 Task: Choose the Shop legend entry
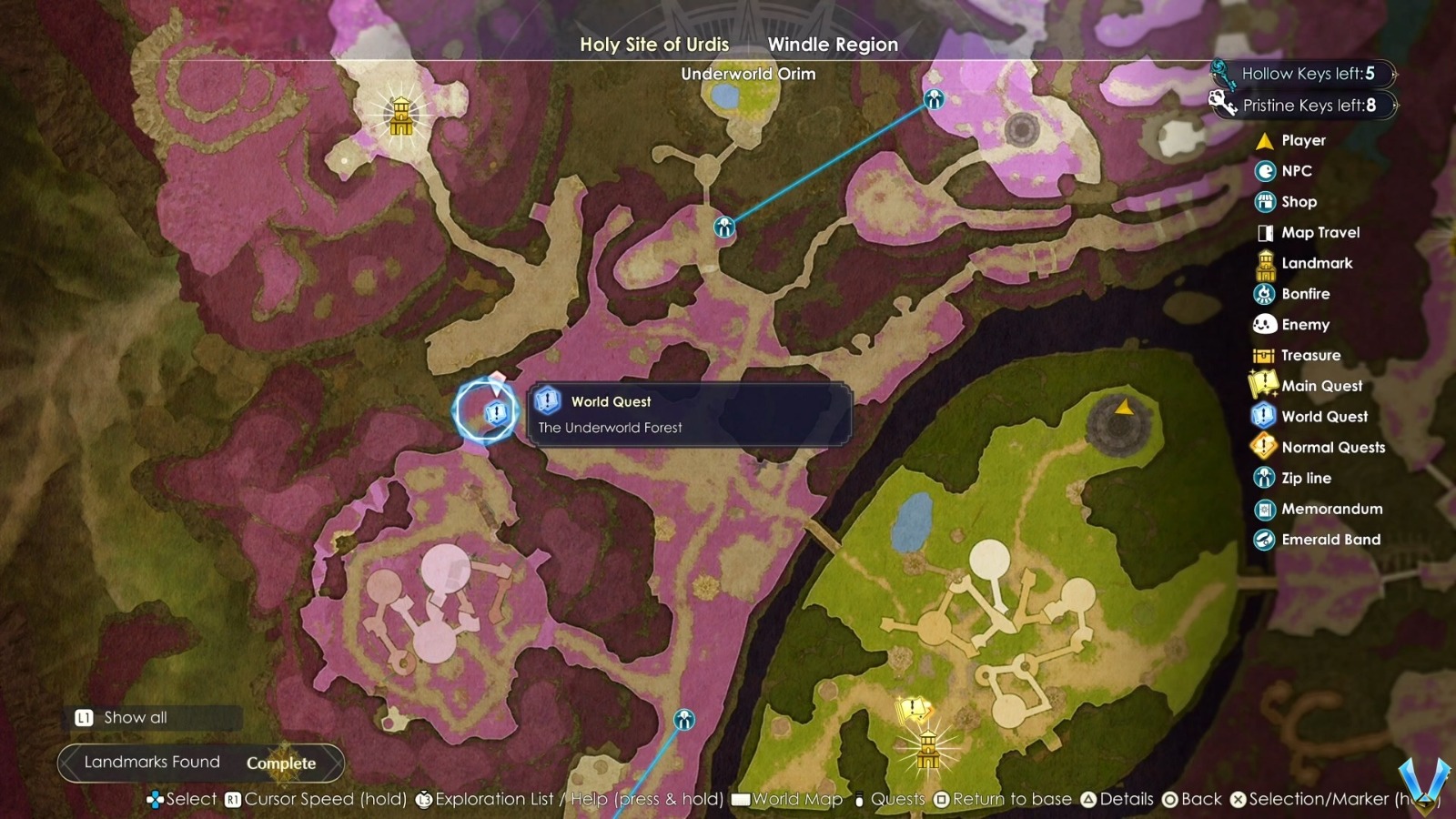click(1299, 202)
